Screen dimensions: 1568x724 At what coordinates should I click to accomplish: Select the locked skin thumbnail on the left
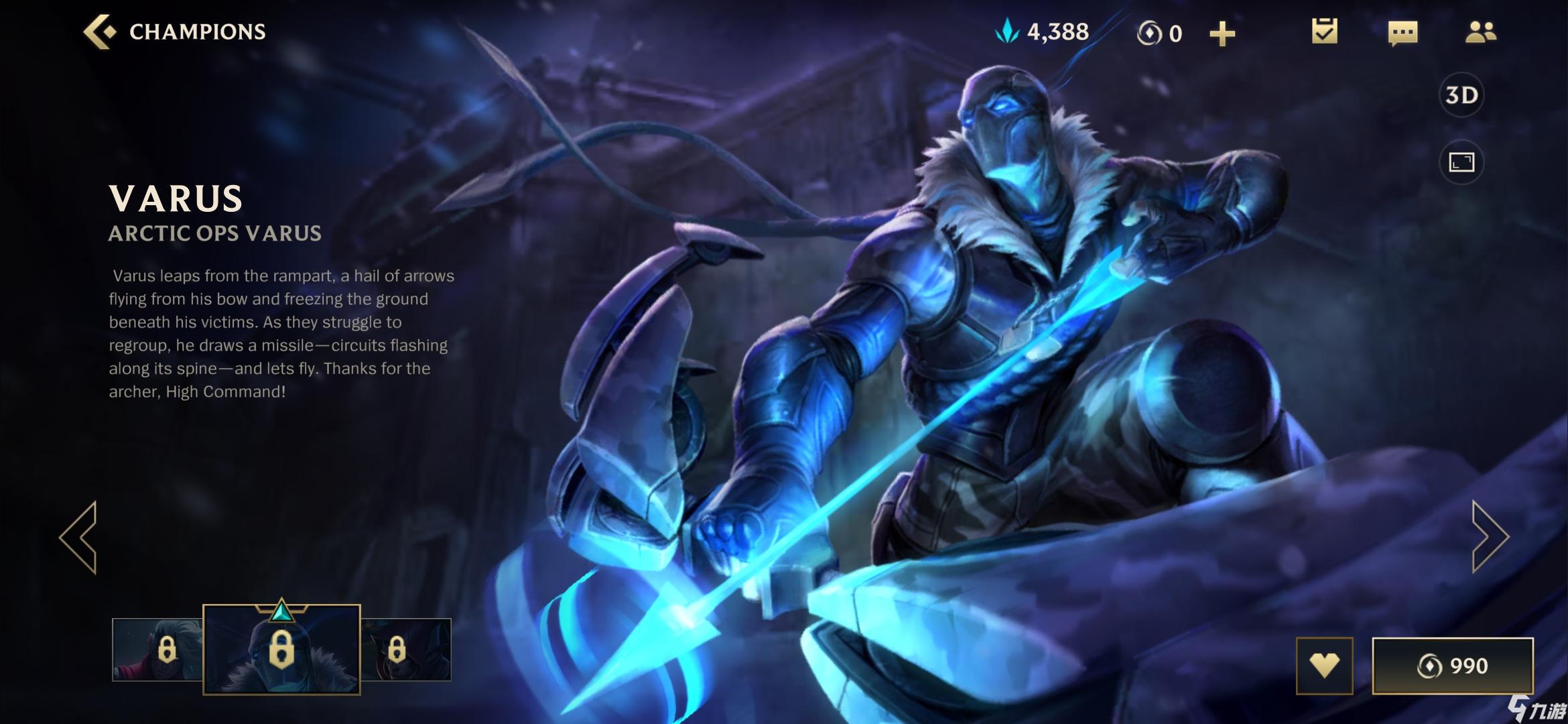point(158,650)
